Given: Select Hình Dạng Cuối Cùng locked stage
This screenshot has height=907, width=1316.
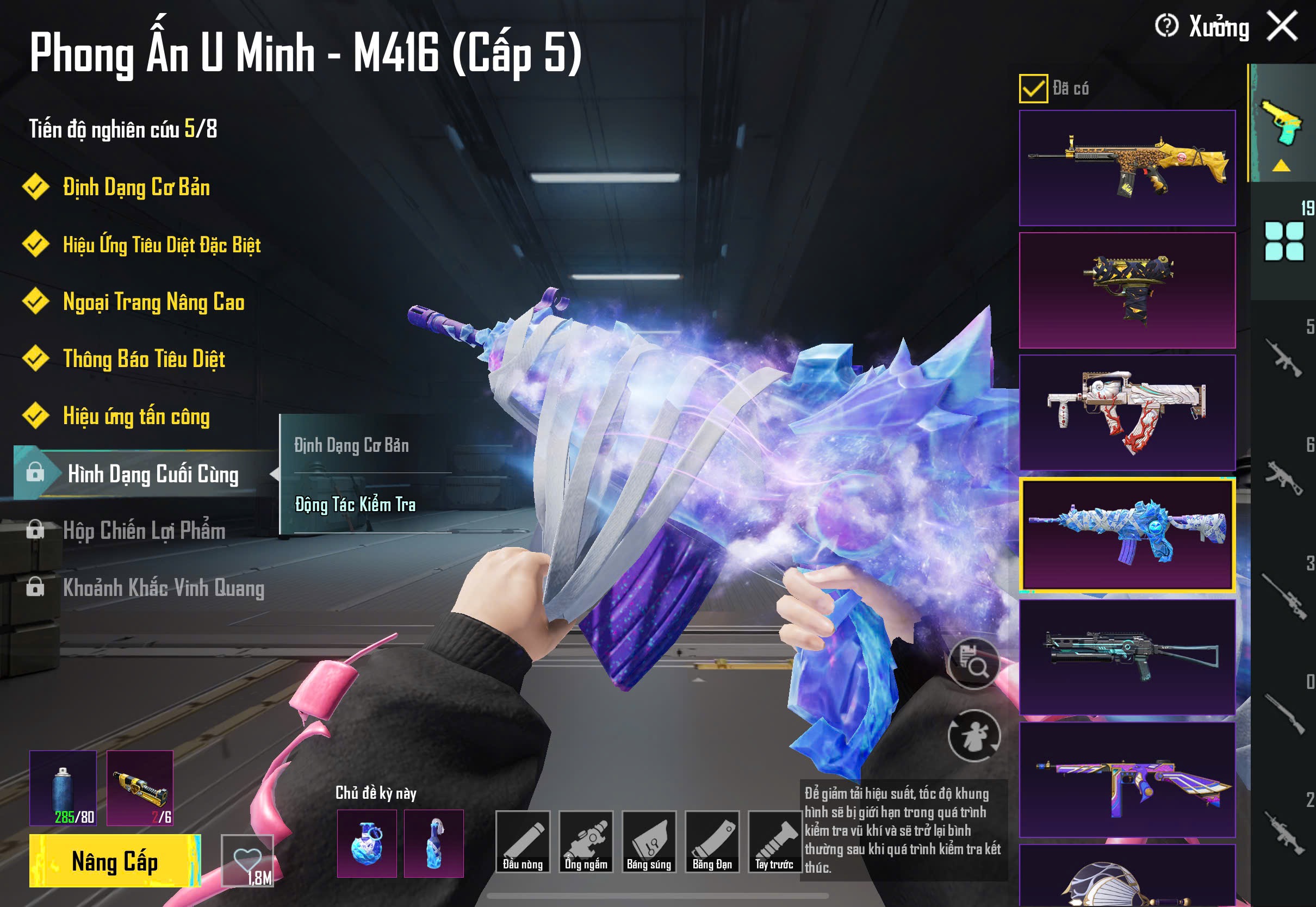Looking at the screenshot, I should [152, 474].
